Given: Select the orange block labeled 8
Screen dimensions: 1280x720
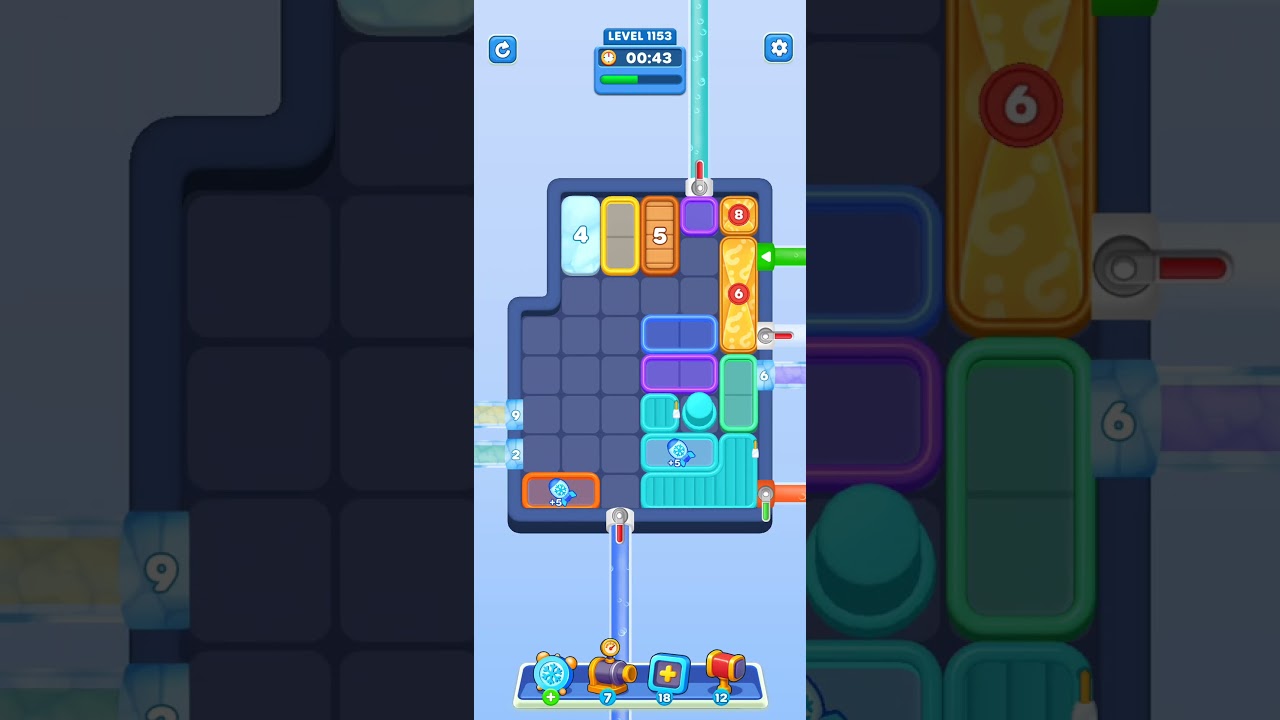Looking at the screenshot, I should click(x=739, y=214).
